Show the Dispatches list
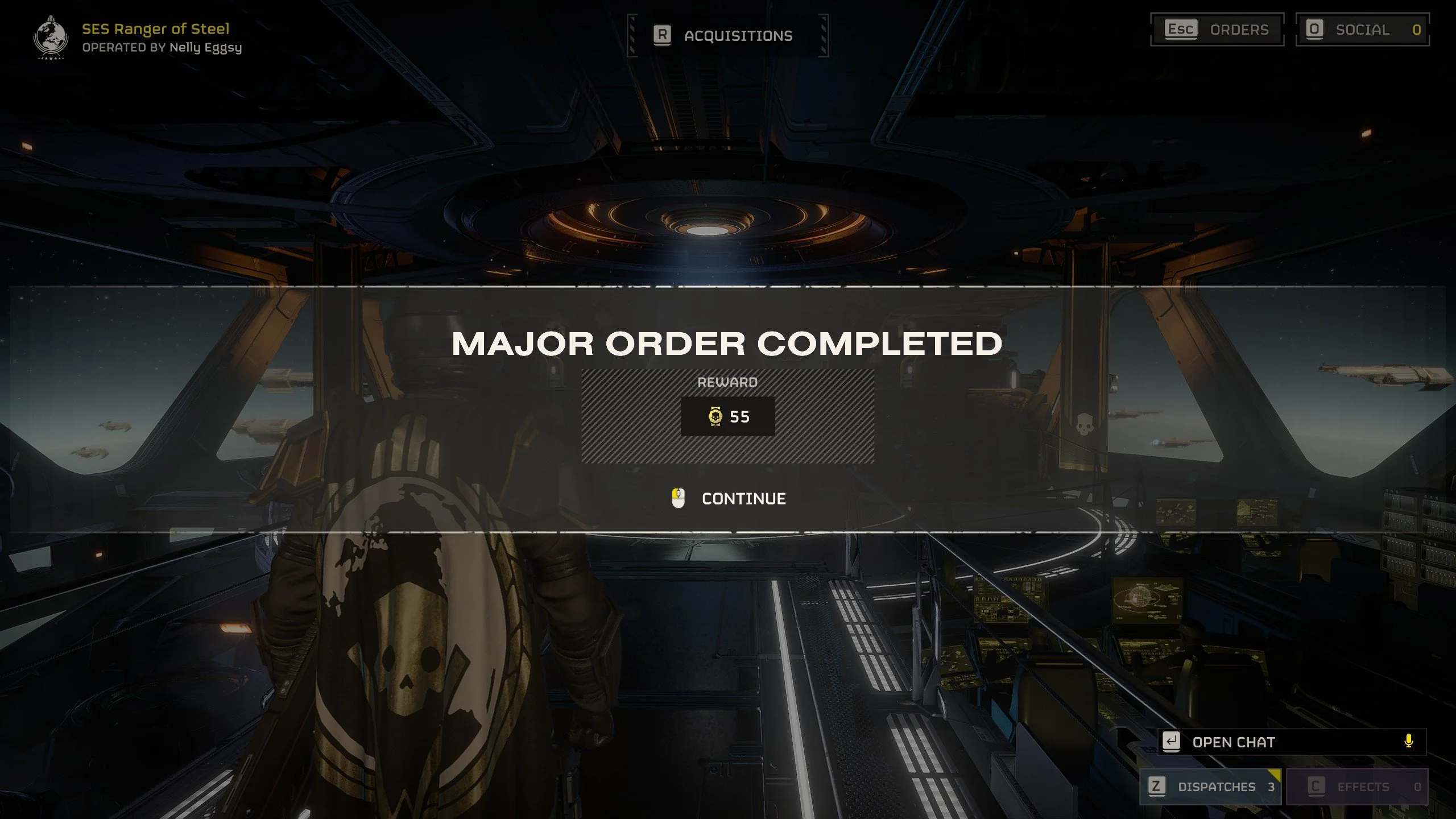 coord(1211,787)
